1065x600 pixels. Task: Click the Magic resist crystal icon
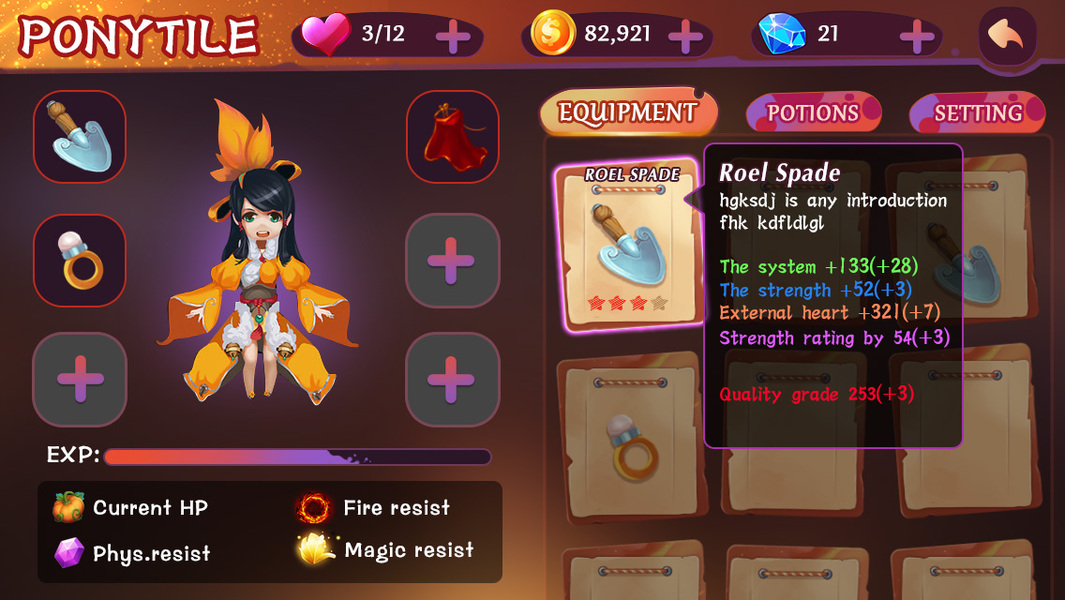pyautogui.click(x=314, y=550)
